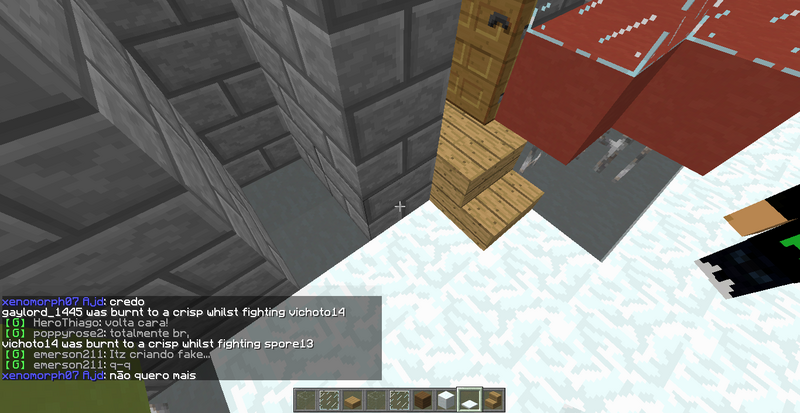Select the dark wood planks block slot
800x413 pixels.
click(x=421, y=401)
